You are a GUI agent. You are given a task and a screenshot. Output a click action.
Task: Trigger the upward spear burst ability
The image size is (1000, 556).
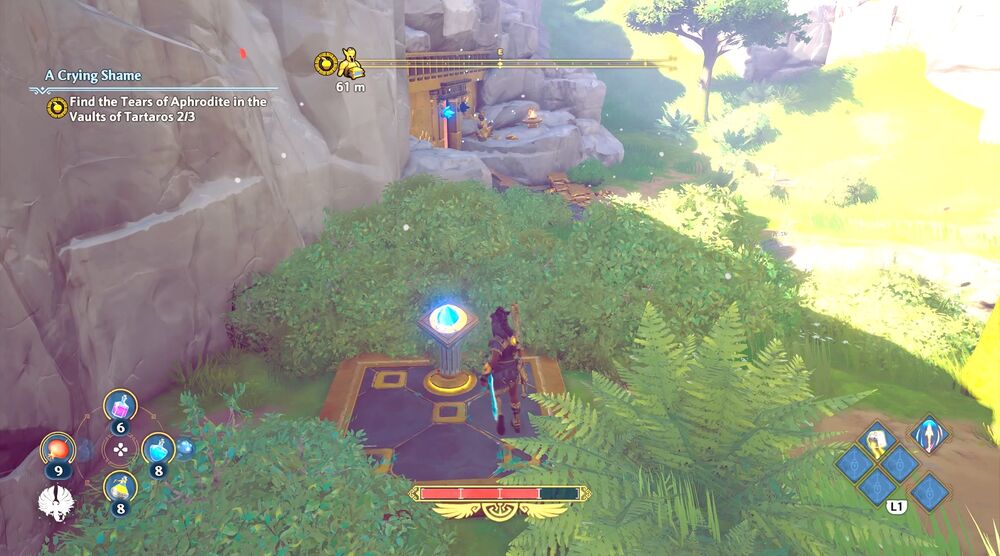(x=929, y=435)
